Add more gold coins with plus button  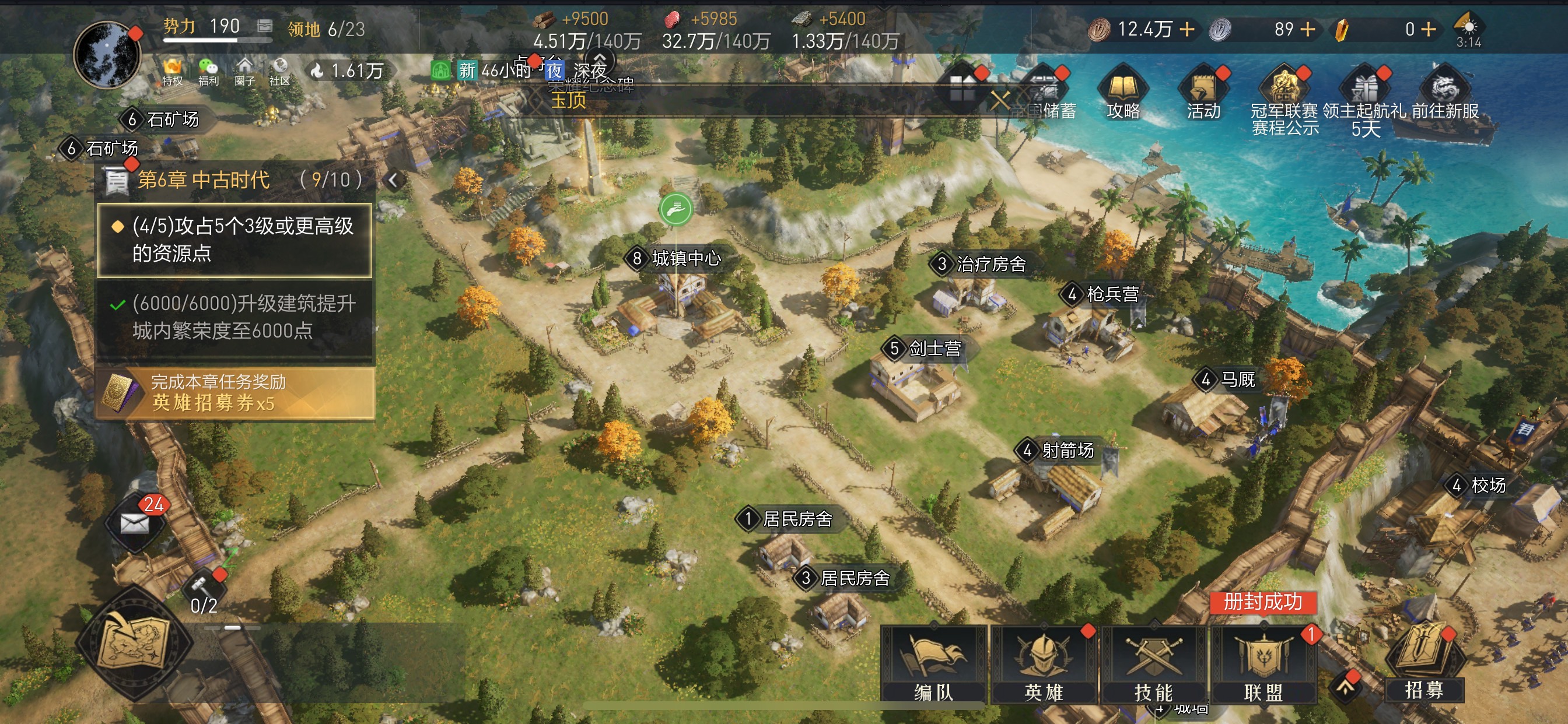tap(1187, 29)
